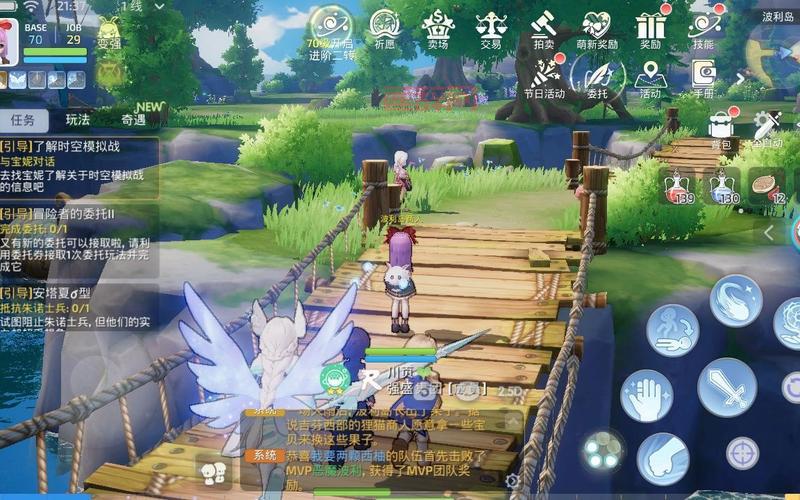Viewport: 800px width, 500px height.
Task: Open the 祈愿 wish menu
Action: point(385,28)
